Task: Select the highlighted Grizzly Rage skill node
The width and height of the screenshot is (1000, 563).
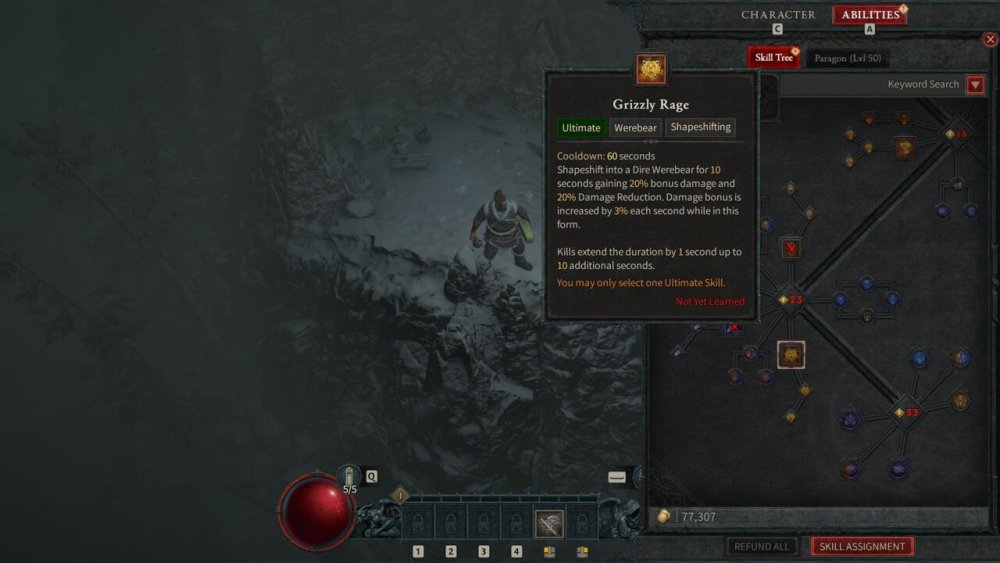Action: coord(791,354)
